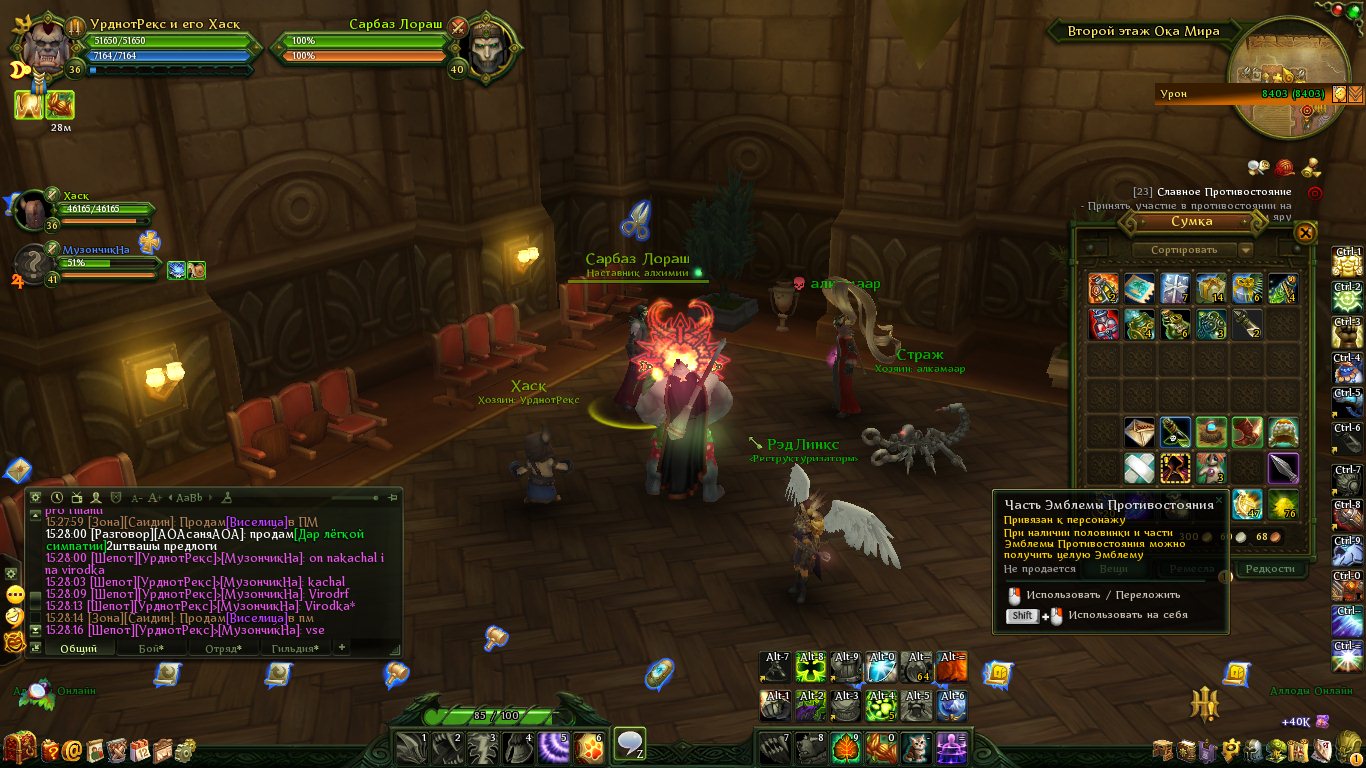Switch to the Отряд chat tab
Image resolution: width=1366 pixels, height=768 pixels.
point(222,648)
